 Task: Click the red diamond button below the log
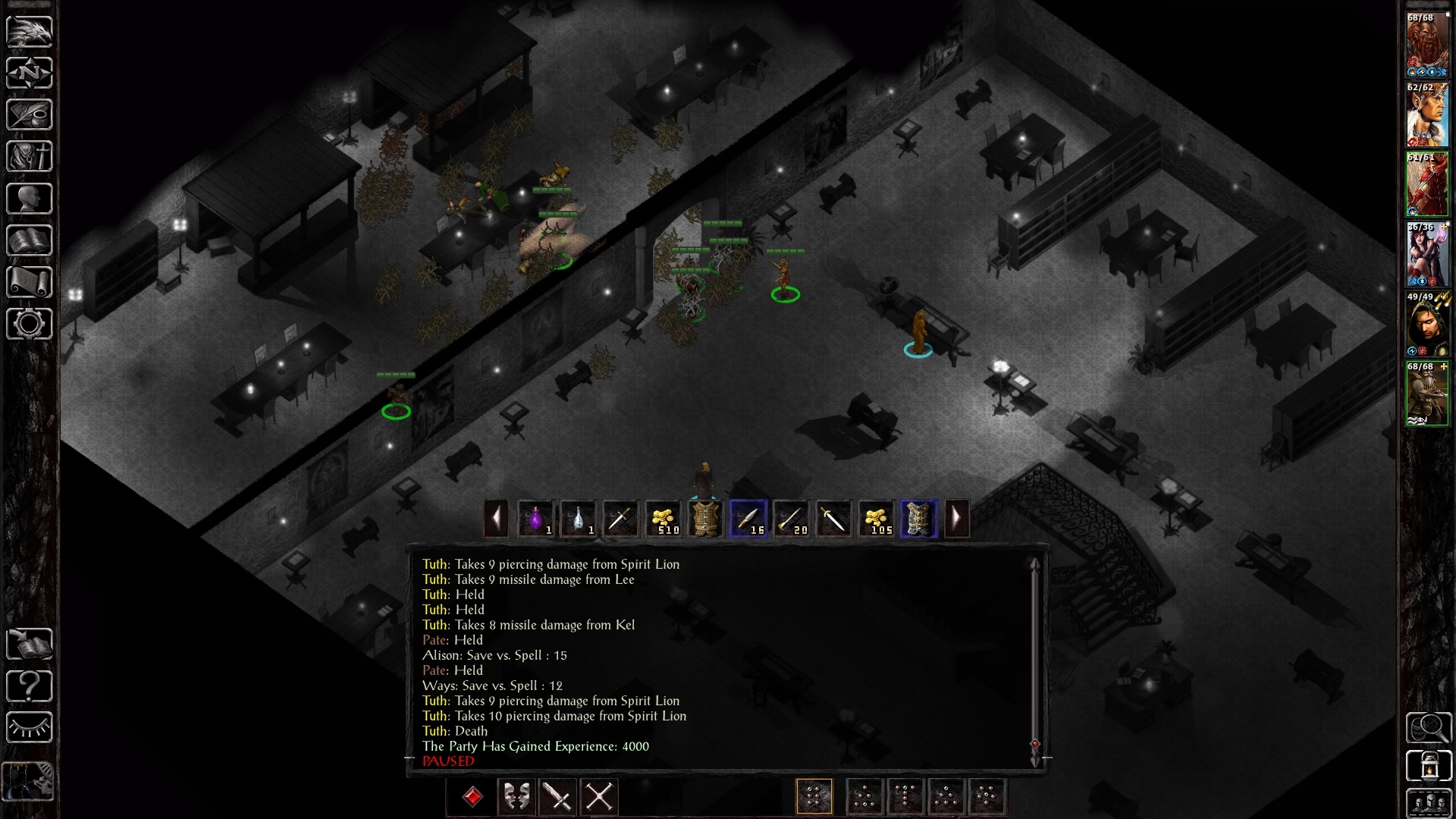click(x=472, y=797)
